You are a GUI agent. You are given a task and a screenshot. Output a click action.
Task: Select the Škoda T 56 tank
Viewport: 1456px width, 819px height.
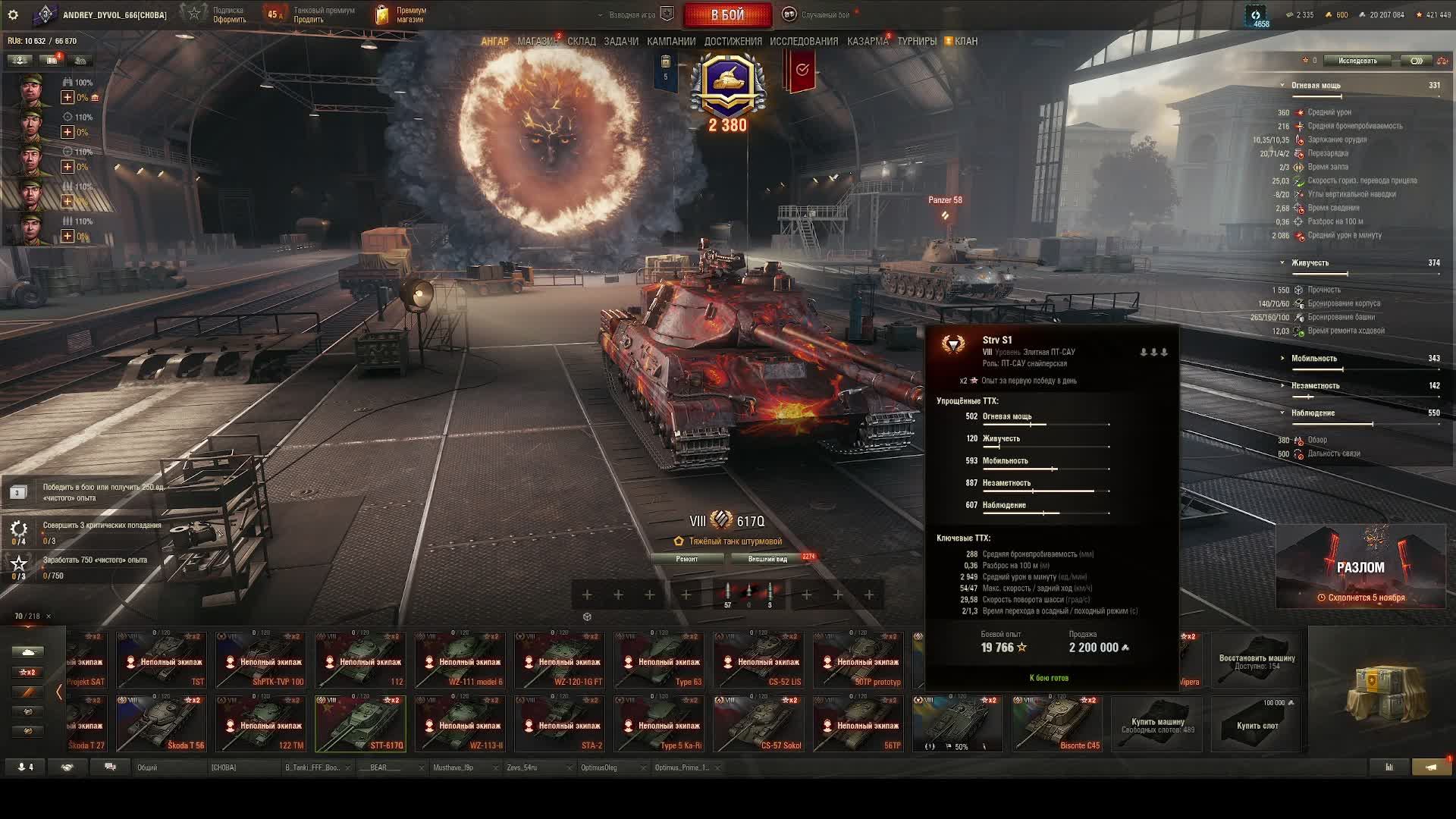point(162,724)
